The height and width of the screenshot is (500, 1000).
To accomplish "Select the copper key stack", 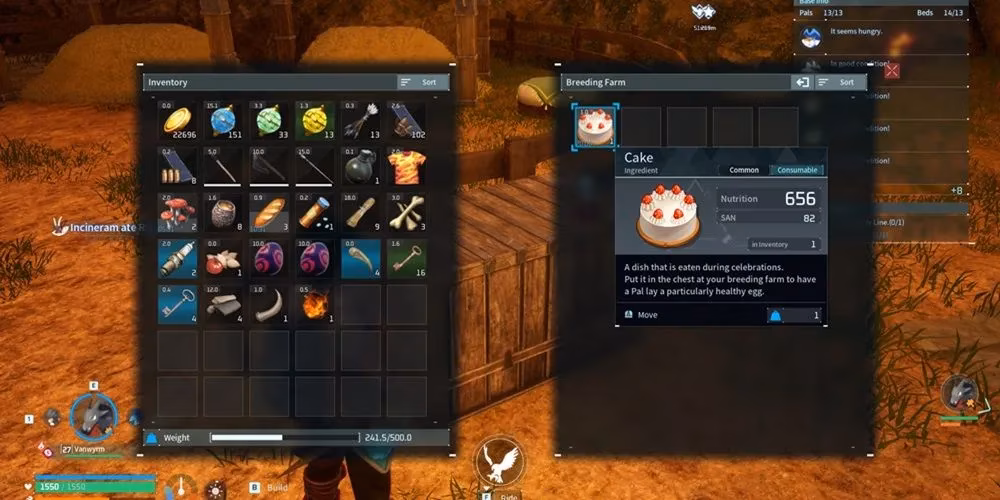I will pos(407,258).
